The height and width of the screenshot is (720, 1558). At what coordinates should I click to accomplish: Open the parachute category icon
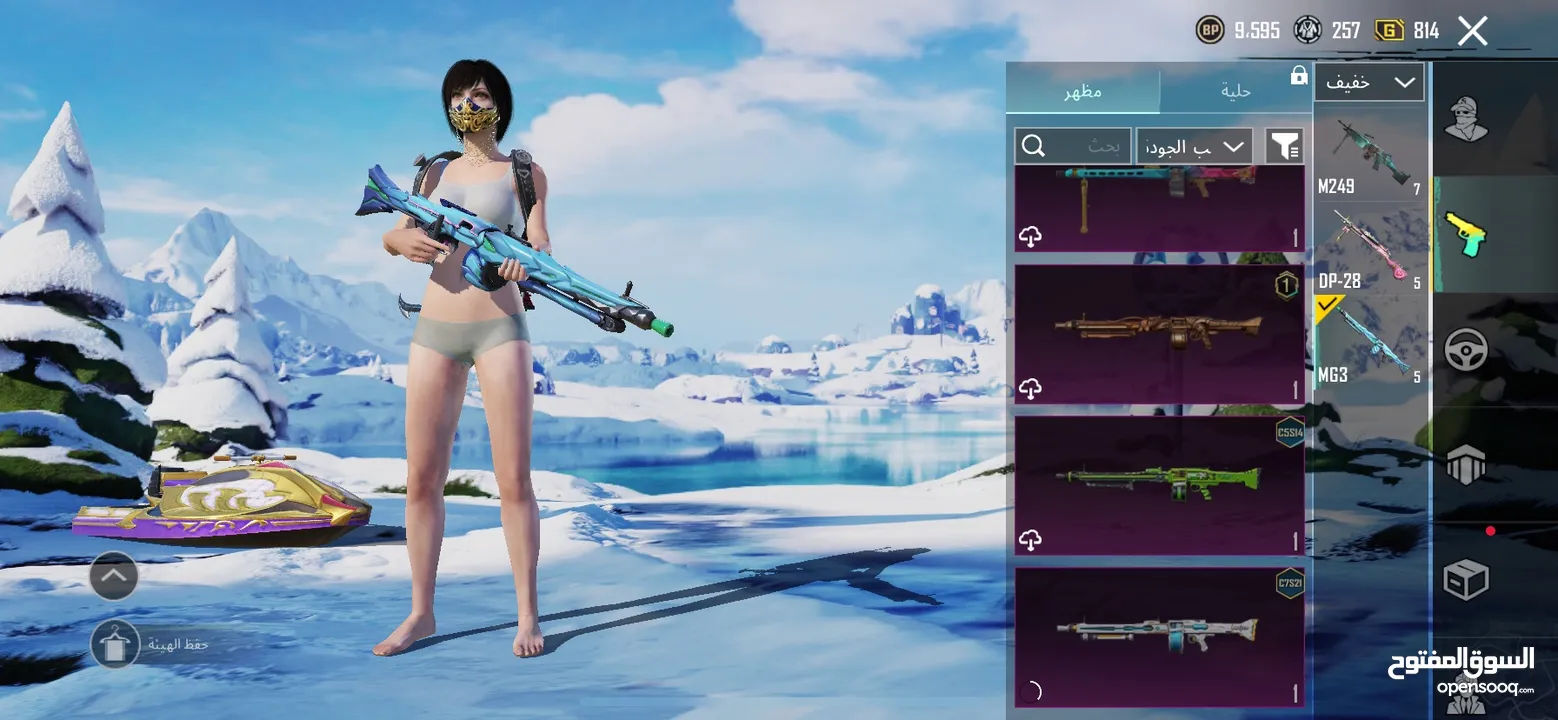1466,463
